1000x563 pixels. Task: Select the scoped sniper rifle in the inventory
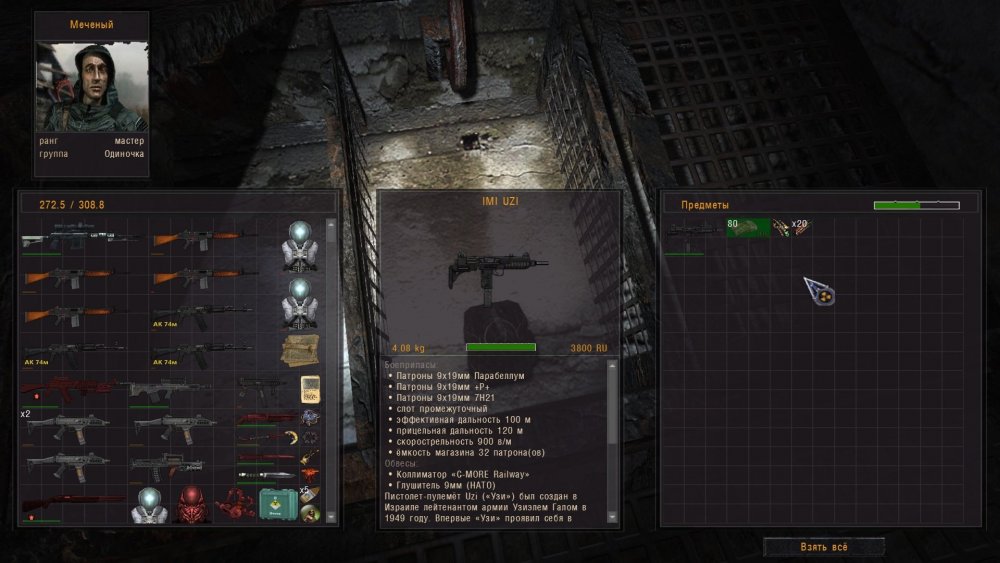(80, 238)
